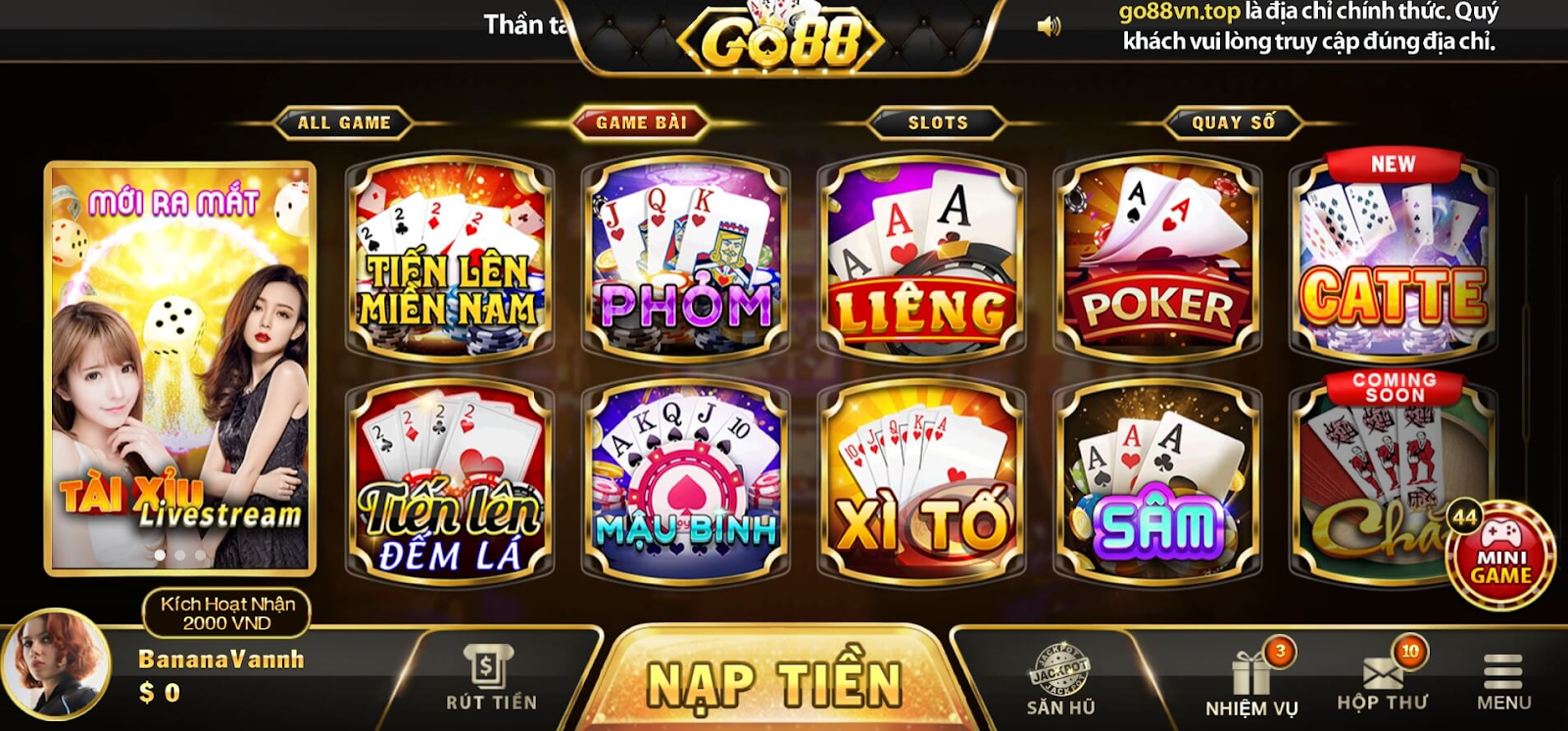Screen dimensions: 1568x731
Task: Mute the announcement speaker
Action: [x=1047, y=25]
